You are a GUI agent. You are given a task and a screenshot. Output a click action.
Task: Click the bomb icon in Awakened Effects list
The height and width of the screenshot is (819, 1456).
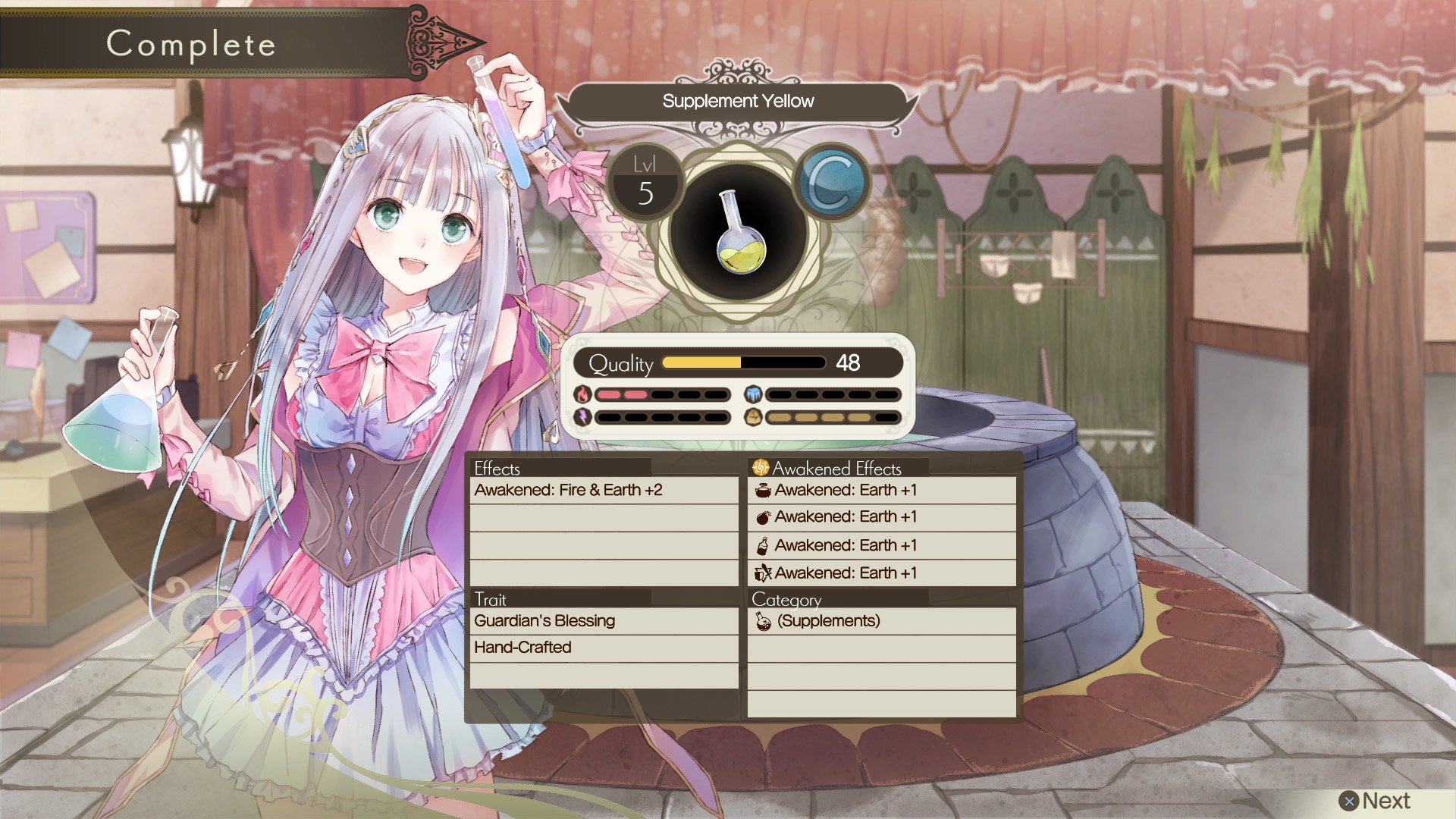click(x=762, y=516)
